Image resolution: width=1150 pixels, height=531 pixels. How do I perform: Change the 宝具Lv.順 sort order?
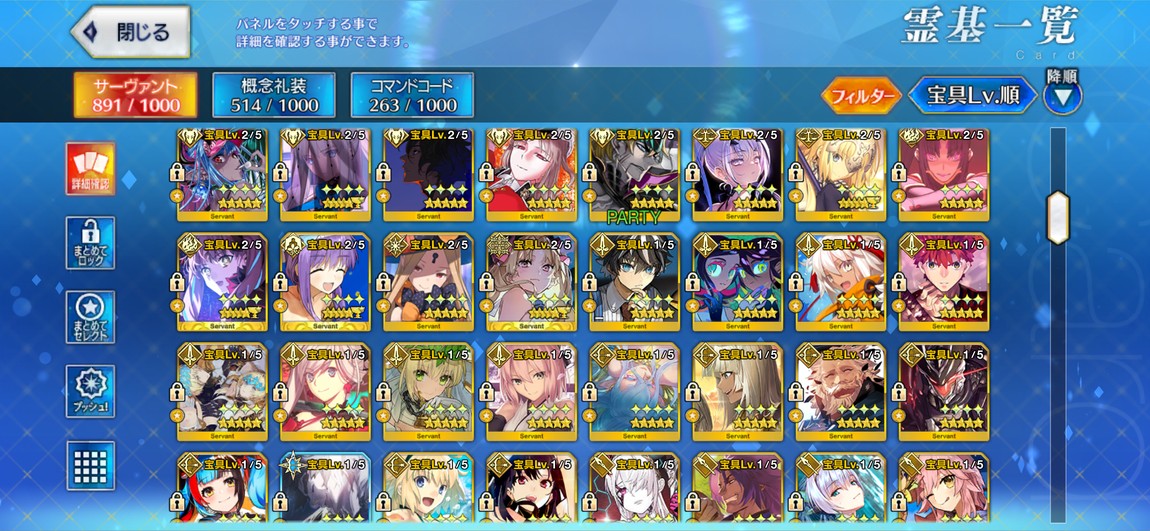click(x=972, y=96)
